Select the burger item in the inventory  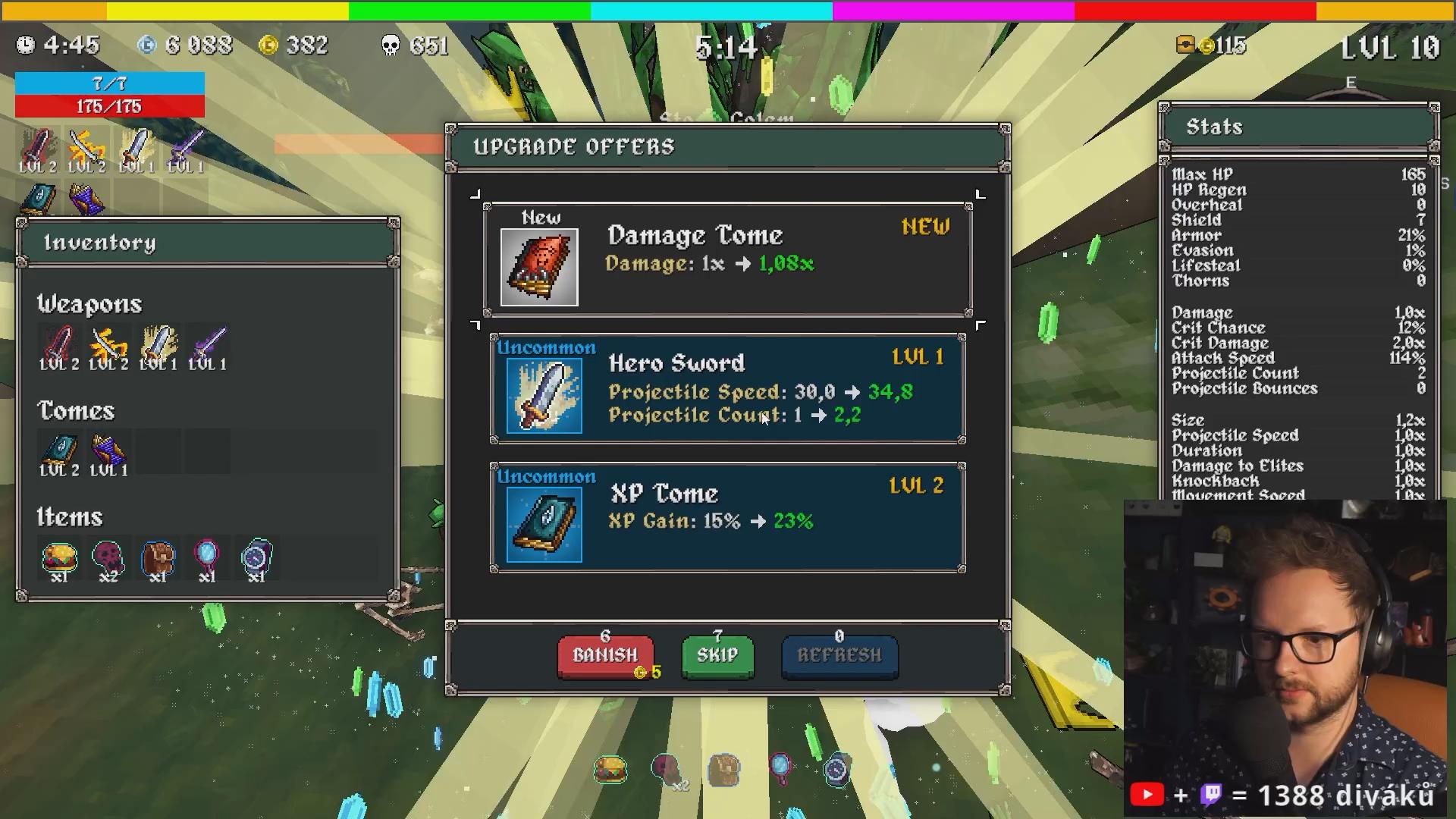[x=59, y=558]
